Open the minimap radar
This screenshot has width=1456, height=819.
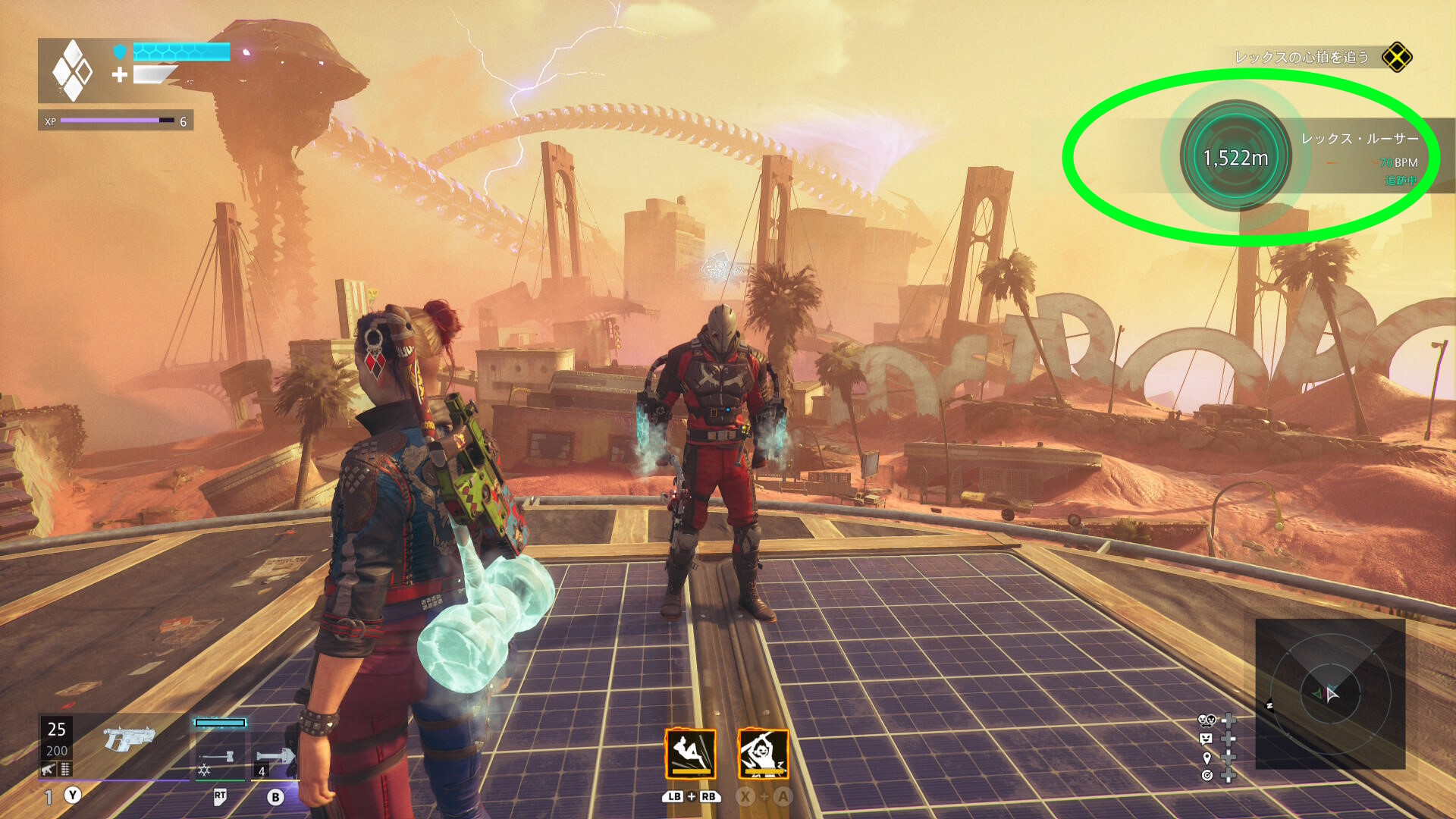[x=1330, y=693]
